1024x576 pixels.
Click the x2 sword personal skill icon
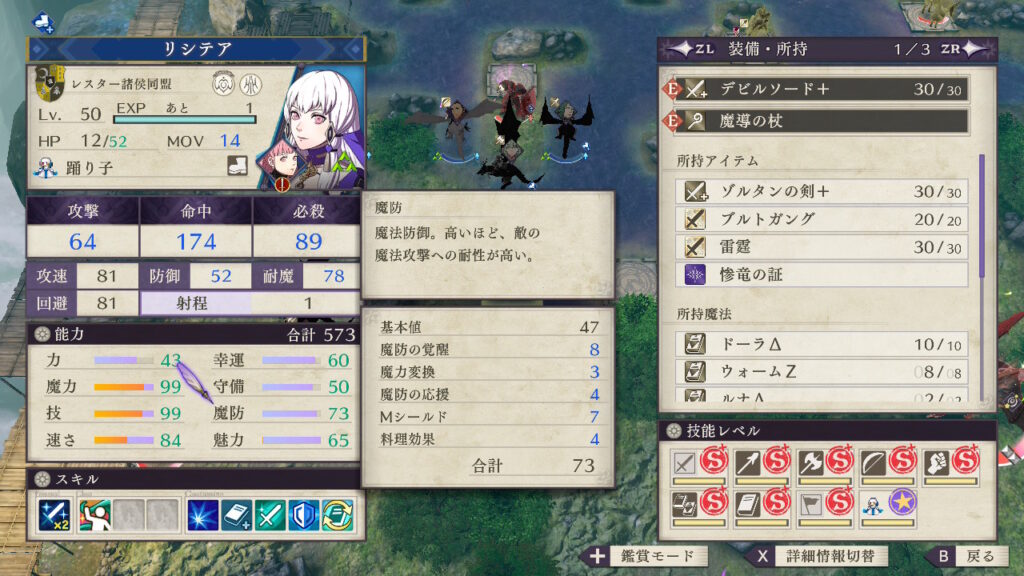tap(54, 515)
